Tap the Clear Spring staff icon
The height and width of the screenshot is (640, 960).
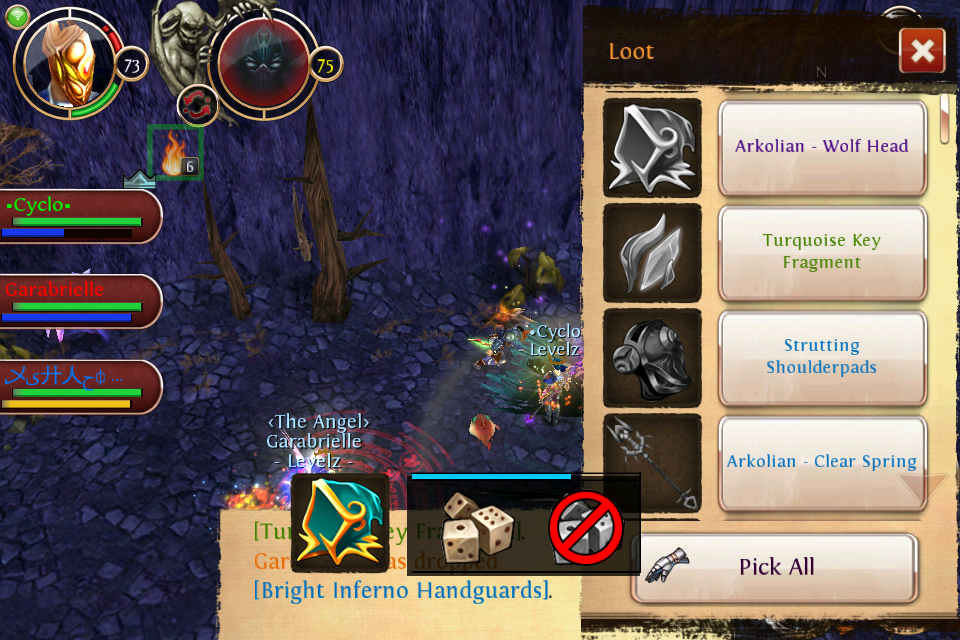tap(653, 462)
